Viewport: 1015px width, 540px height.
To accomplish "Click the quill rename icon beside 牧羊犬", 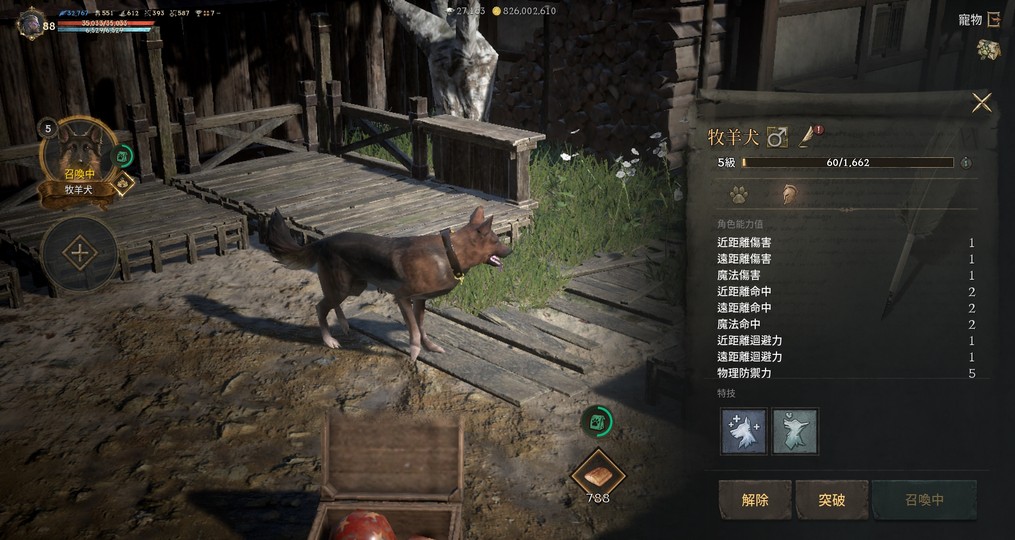I will tap(809, 136).
